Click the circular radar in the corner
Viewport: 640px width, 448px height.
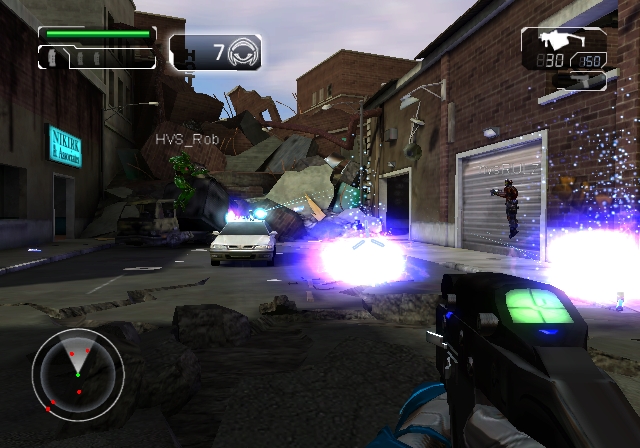(78, 372)
